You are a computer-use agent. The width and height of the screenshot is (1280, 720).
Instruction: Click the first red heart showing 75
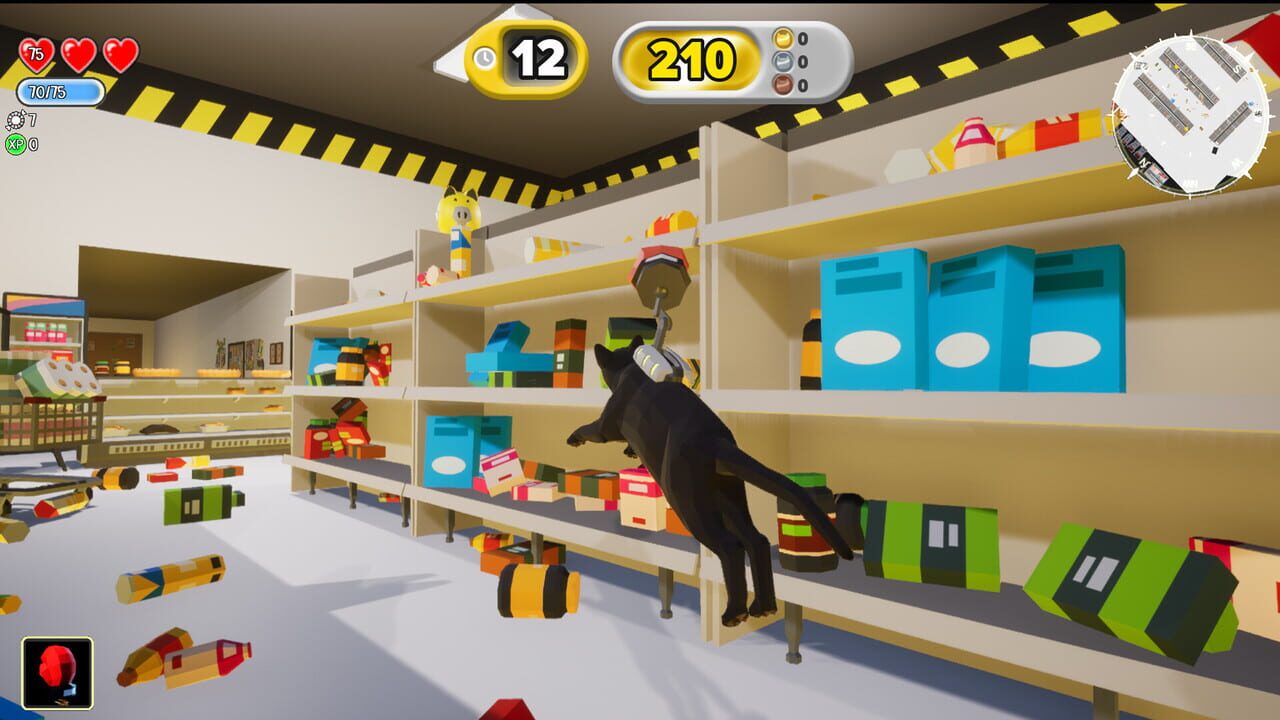tap(35, 53)
